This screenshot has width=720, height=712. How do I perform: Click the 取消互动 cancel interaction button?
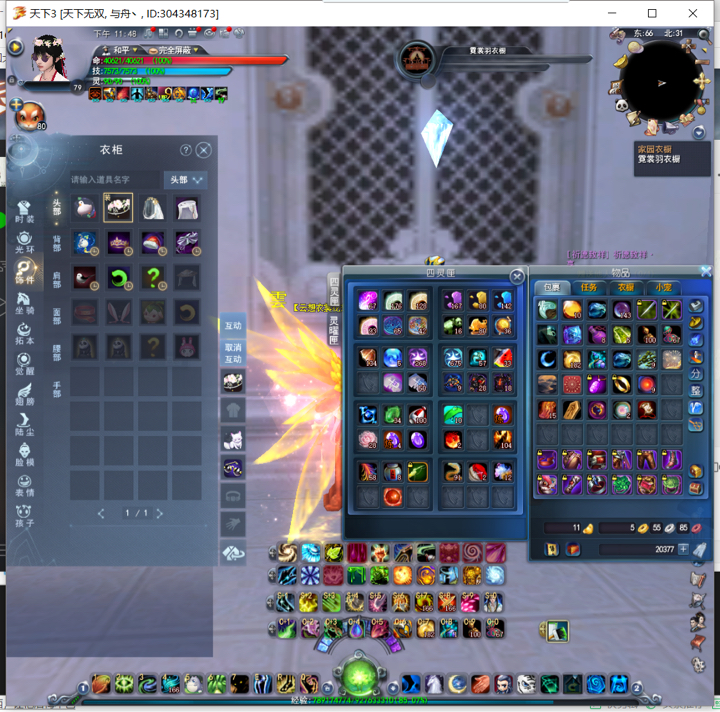[232, 352]
